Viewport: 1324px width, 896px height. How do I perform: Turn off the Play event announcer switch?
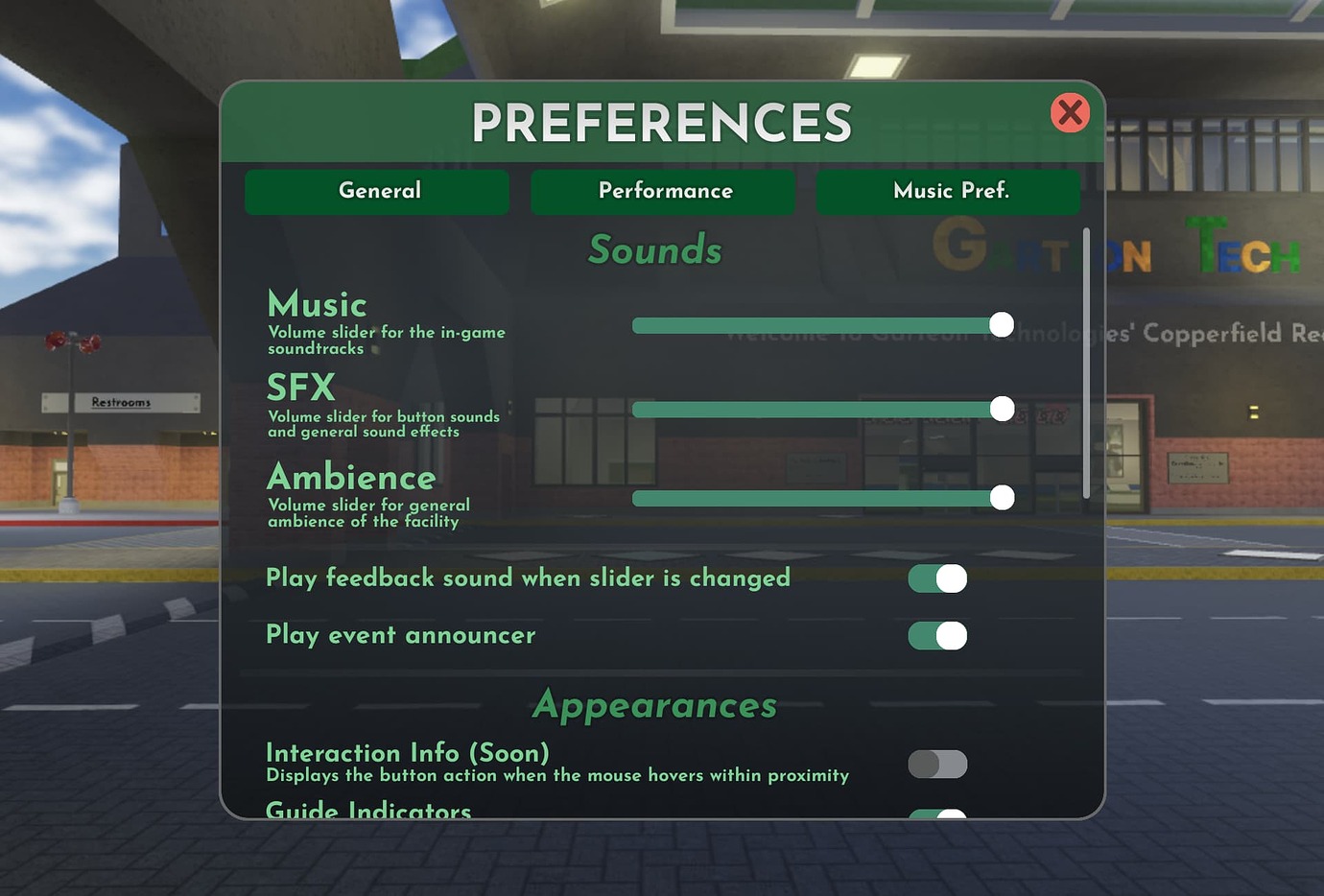point(937,635)
